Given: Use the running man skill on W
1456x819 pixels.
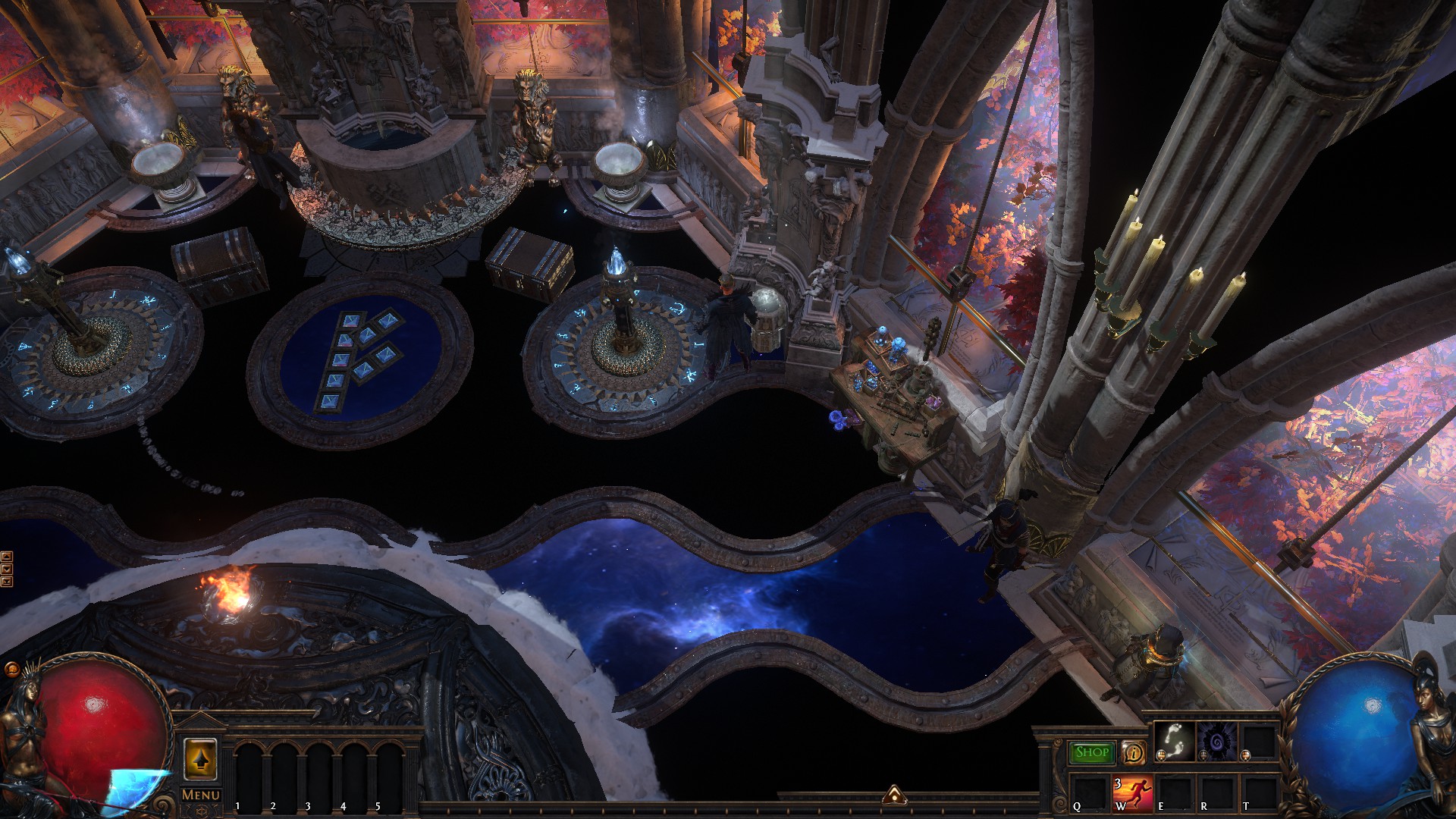Looking at the screenshot, I should pos(1132,792).
